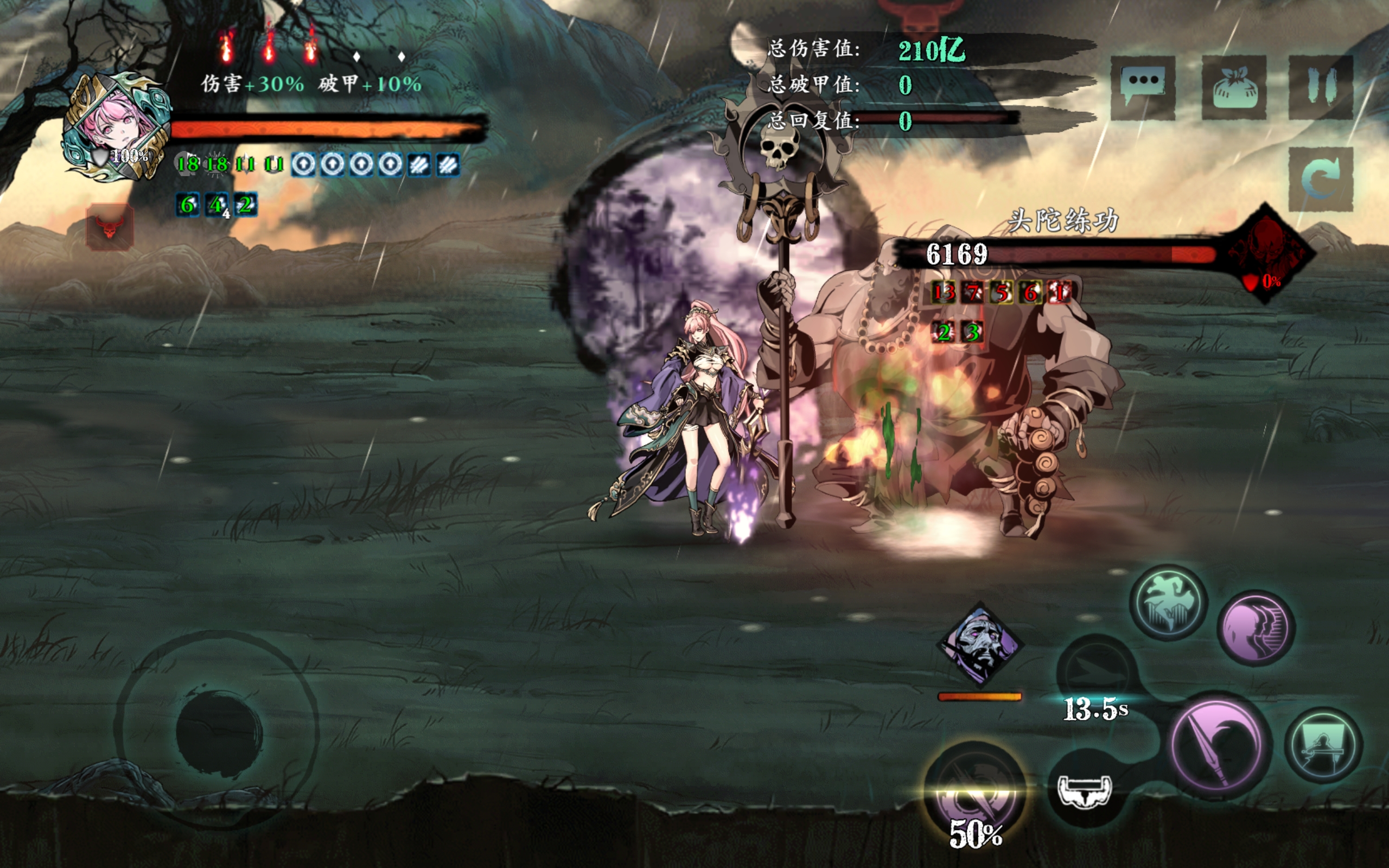Activate the purple face profile skill
This screenshot has width=1389, height=868.
click(x=1256, y=628)
